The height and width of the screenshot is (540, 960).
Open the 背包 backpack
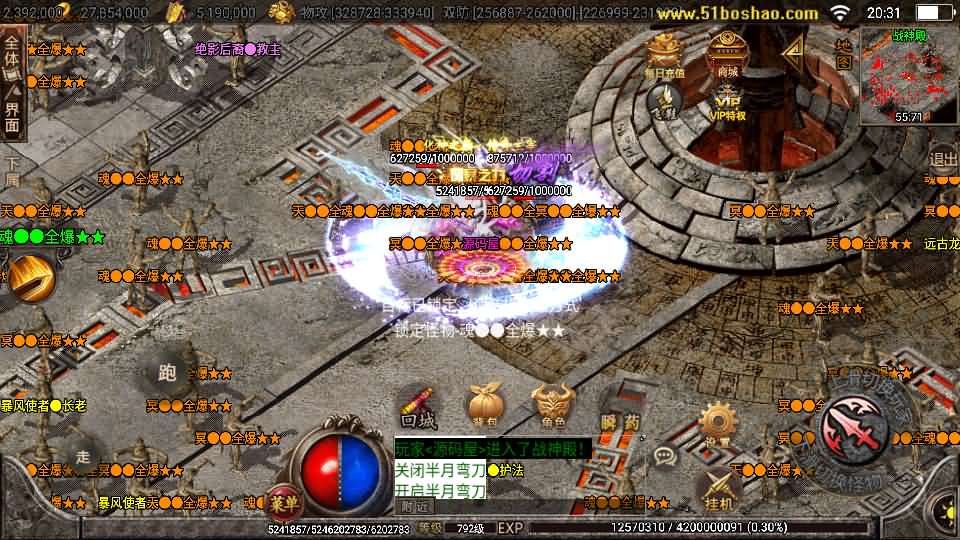484,408
